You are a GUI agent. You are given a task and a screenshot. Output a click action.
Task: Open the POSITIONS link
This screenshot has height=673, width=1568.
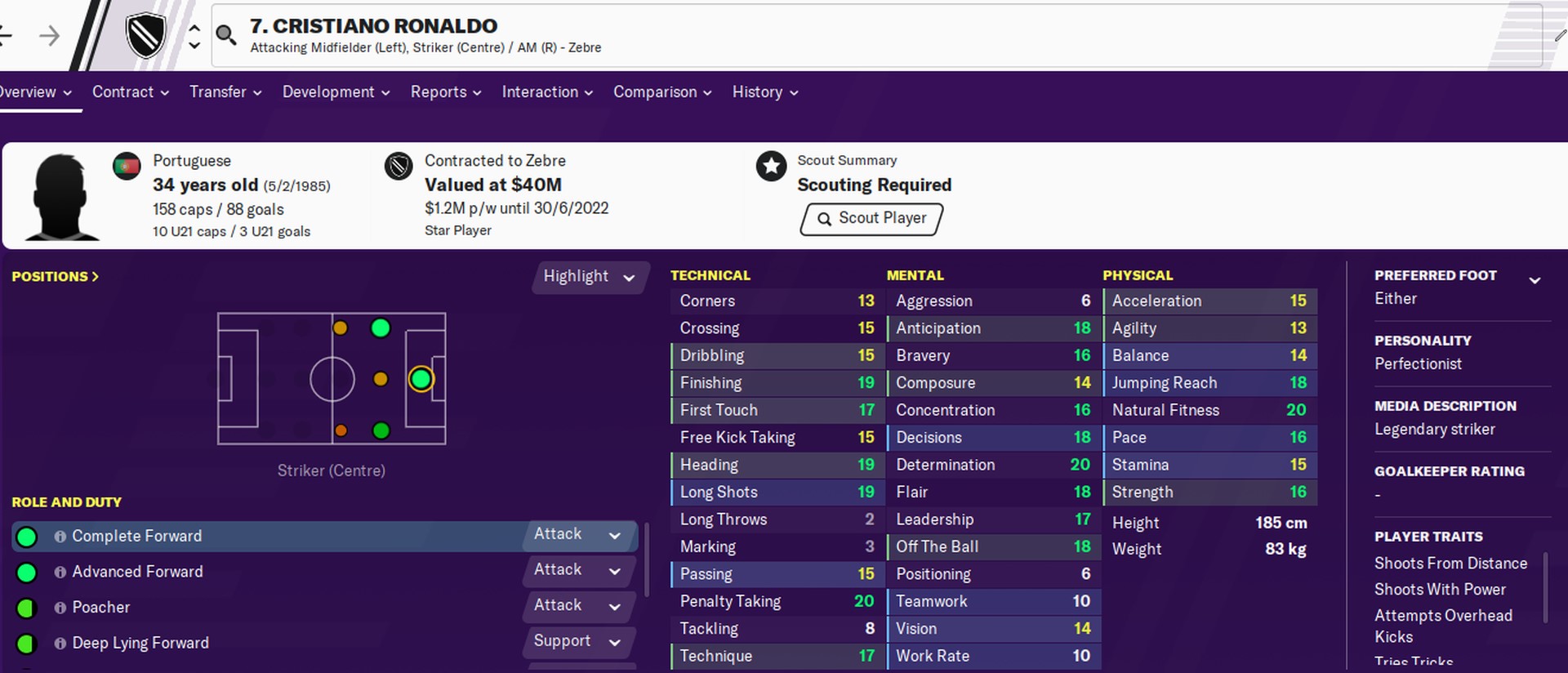click(x=54, y=276)
